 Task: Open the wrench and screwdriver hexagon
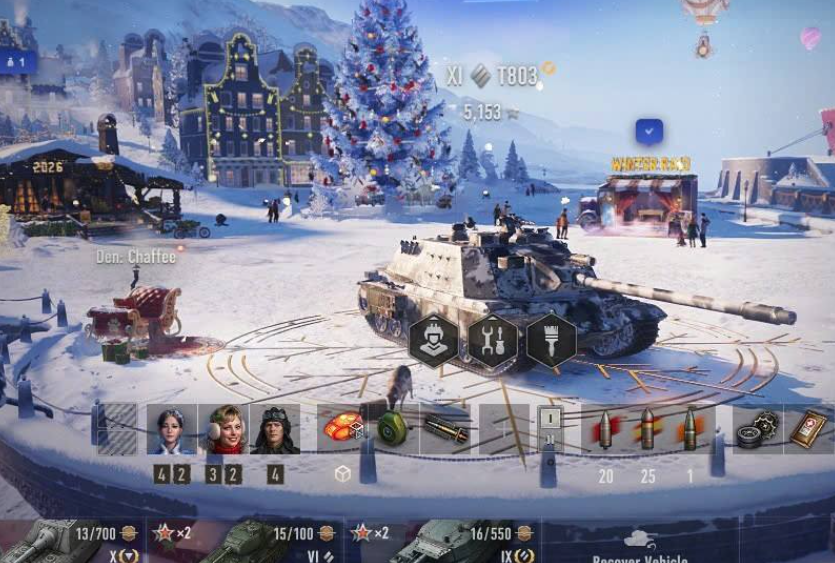click(493, 342)
